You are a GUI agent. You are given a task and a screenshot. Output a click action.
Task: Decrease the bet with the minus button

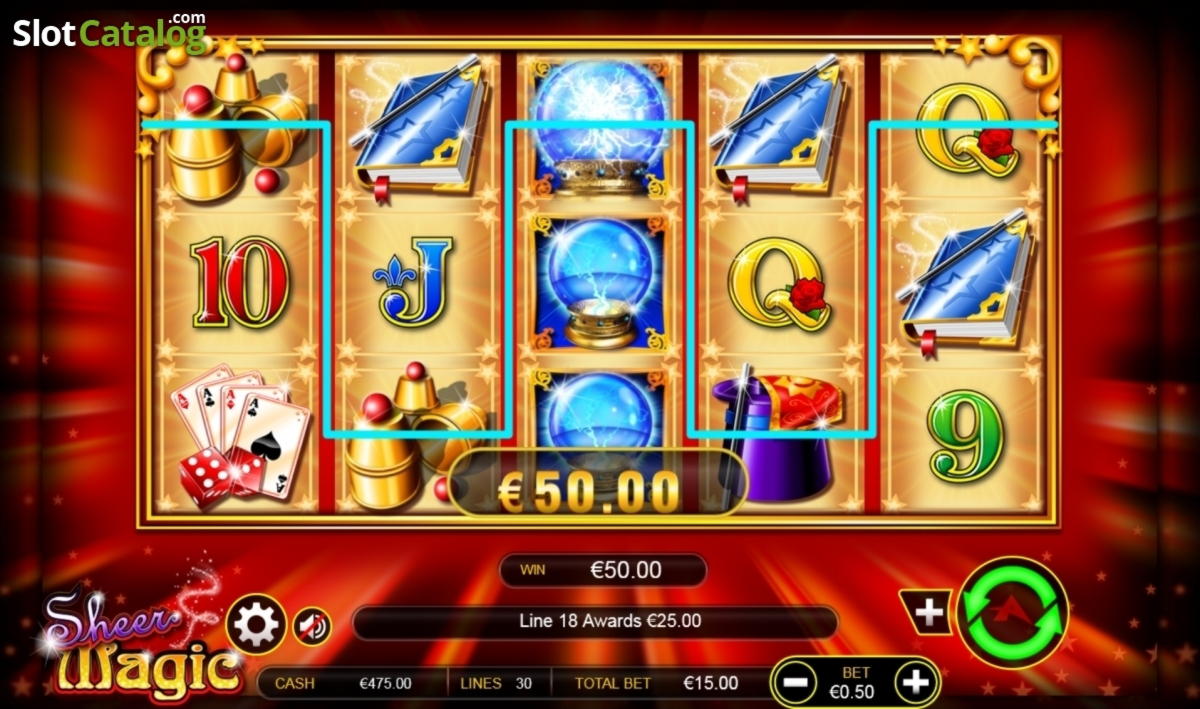pyautogui.click(x=797, y=683)
